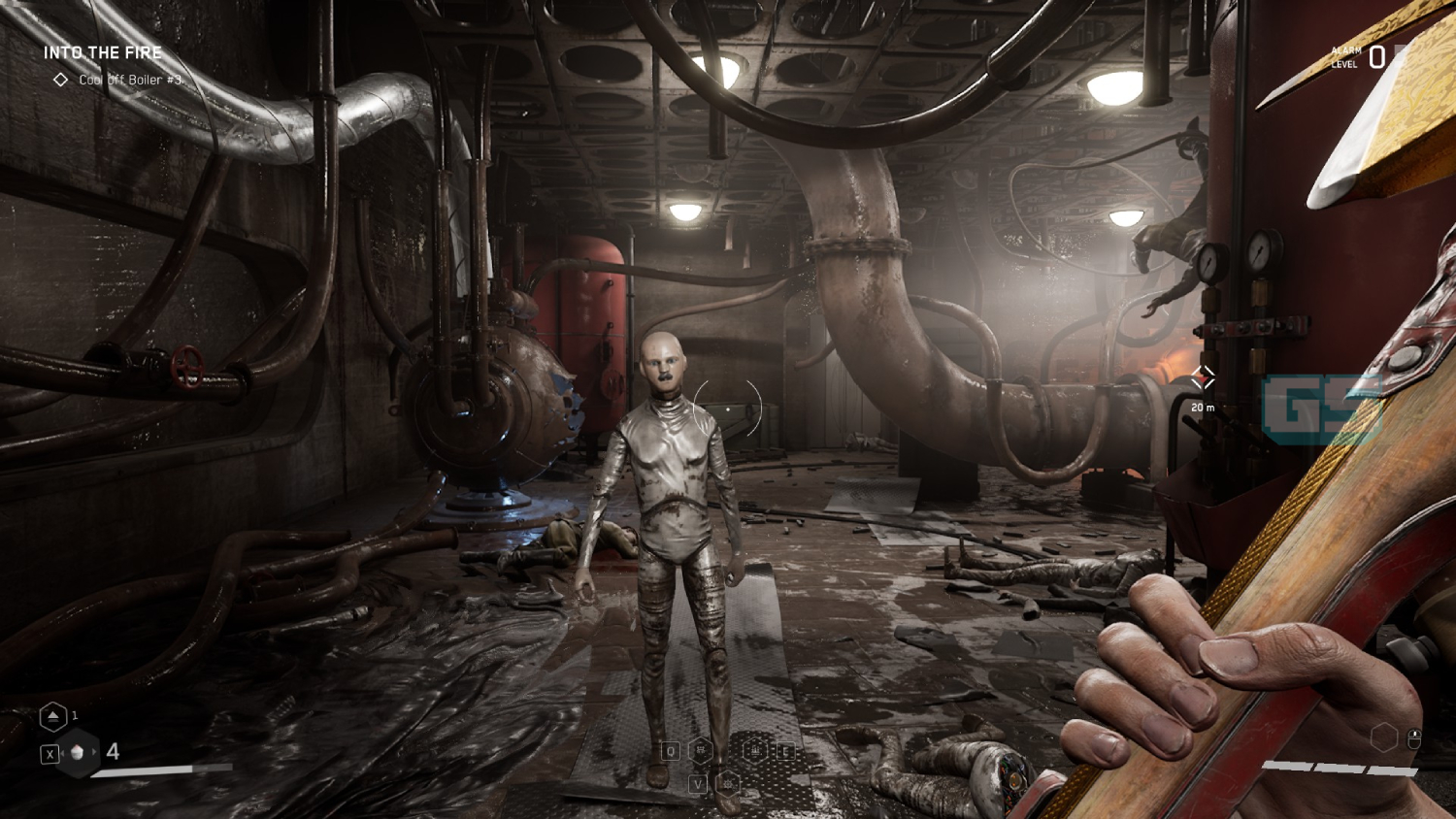Click the hexagonal skill icon next to Q
The height and width of the screenshot is (819, 1456).
tap(701, 750)
